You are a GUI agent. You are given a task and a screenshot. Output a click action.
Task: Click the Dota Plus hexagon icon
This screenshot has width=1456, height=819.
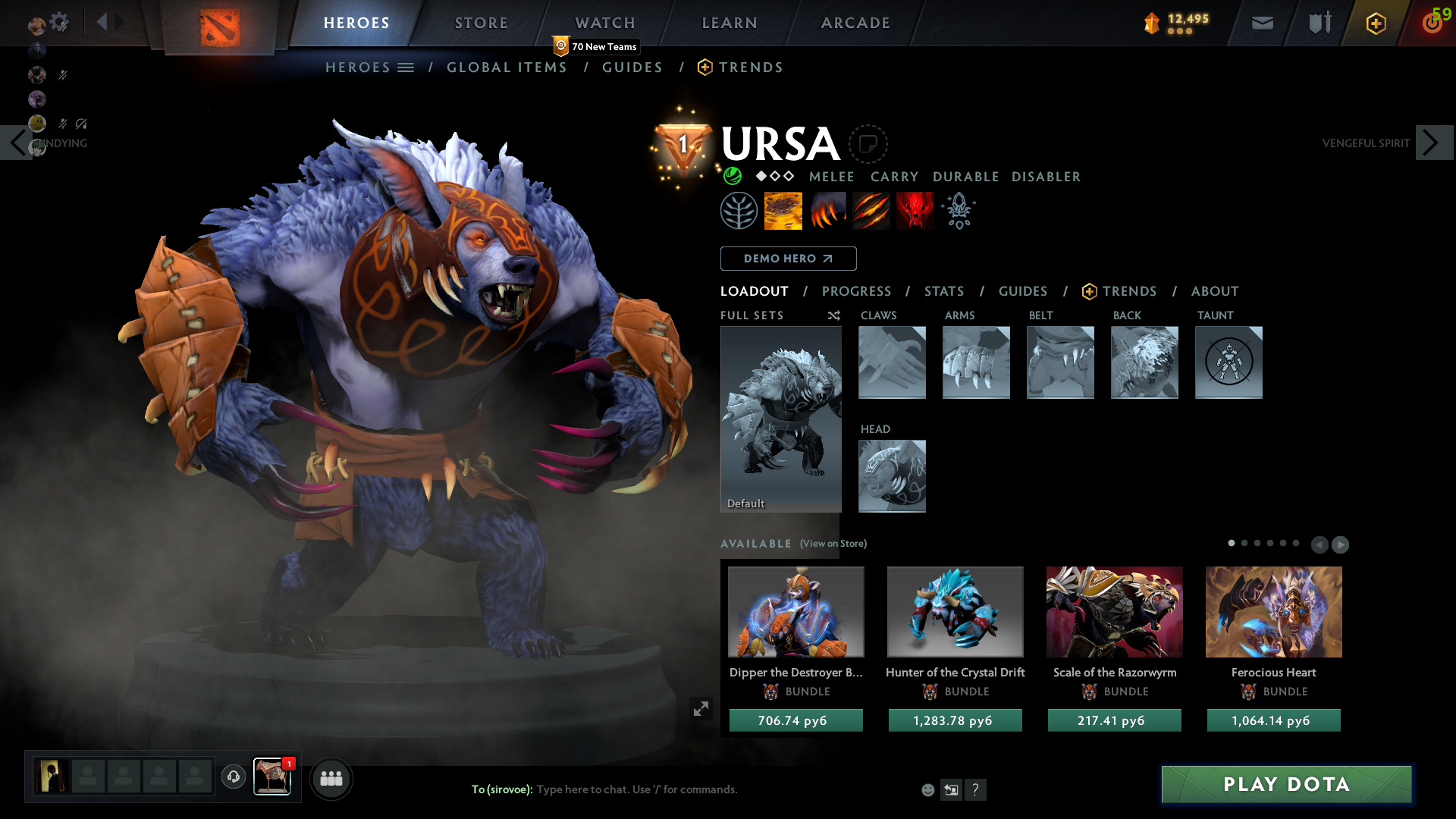pos(1376,23)
